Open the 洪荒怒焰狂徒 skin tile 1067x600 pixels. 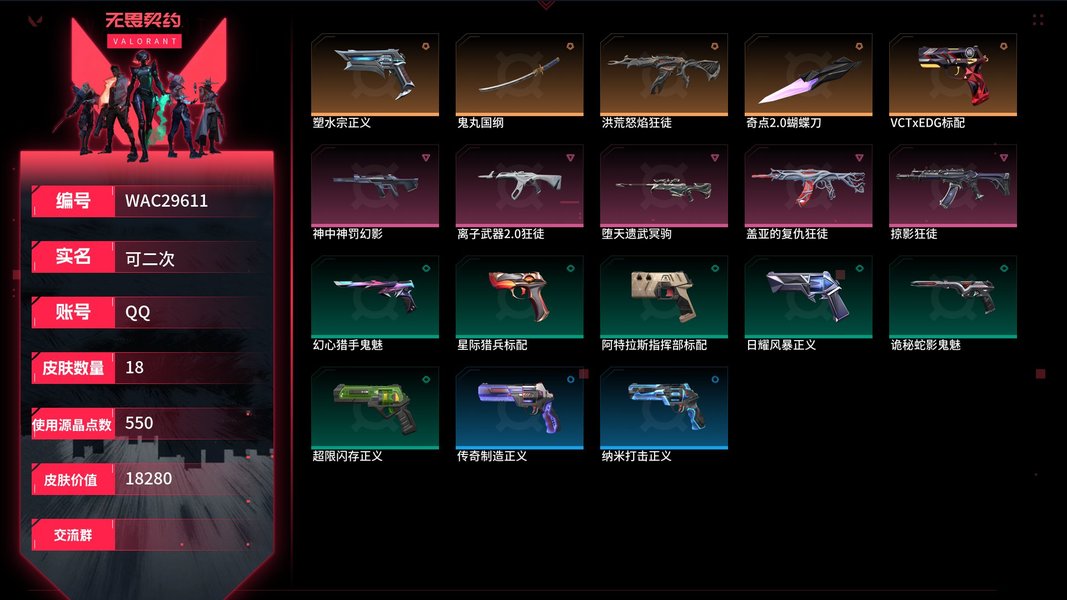(664, 74)
